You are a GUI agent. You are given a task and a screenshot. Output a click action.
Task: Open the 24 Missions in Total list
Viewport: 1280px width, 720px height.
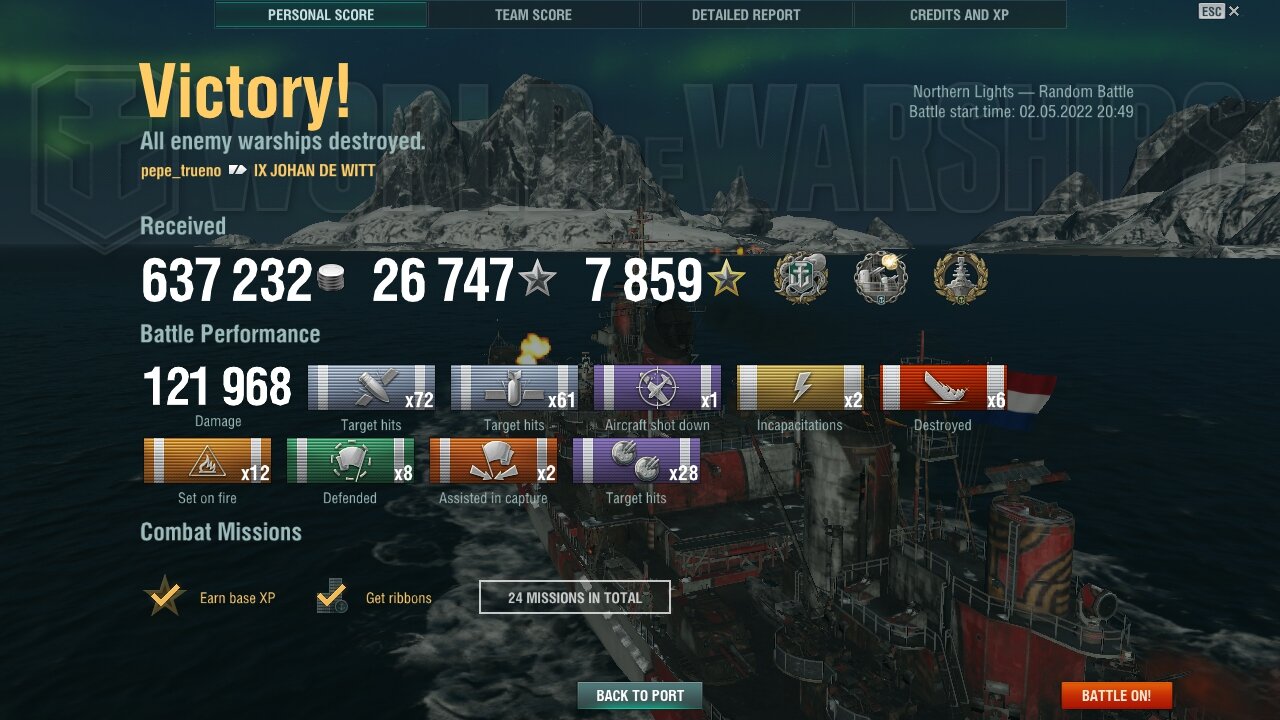575,597
